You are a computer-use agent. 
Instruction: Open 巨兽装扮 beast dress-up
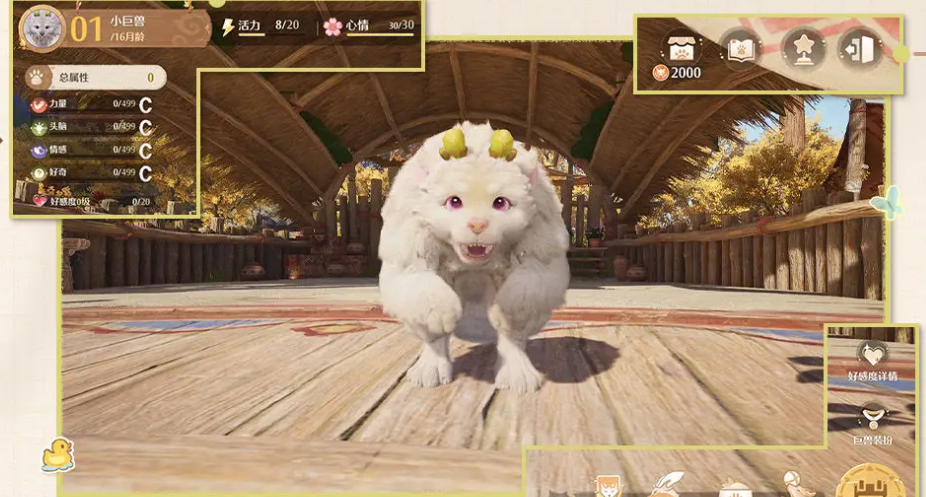point(873,420)
